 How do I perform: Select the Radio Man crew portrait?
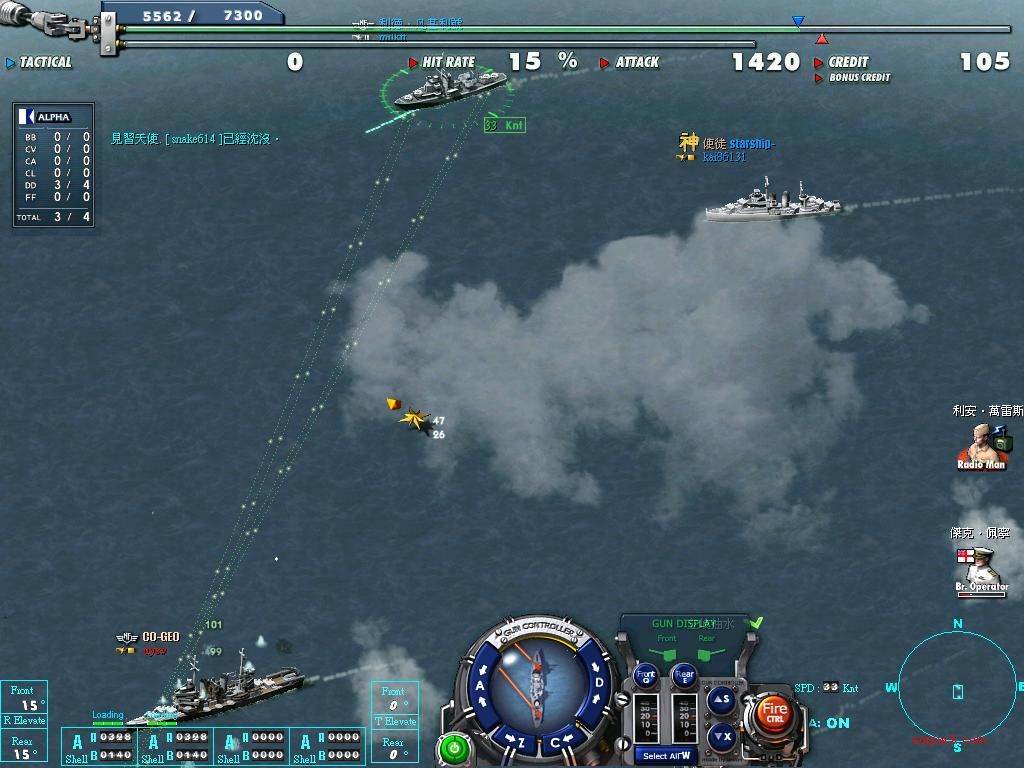[980, 444]
